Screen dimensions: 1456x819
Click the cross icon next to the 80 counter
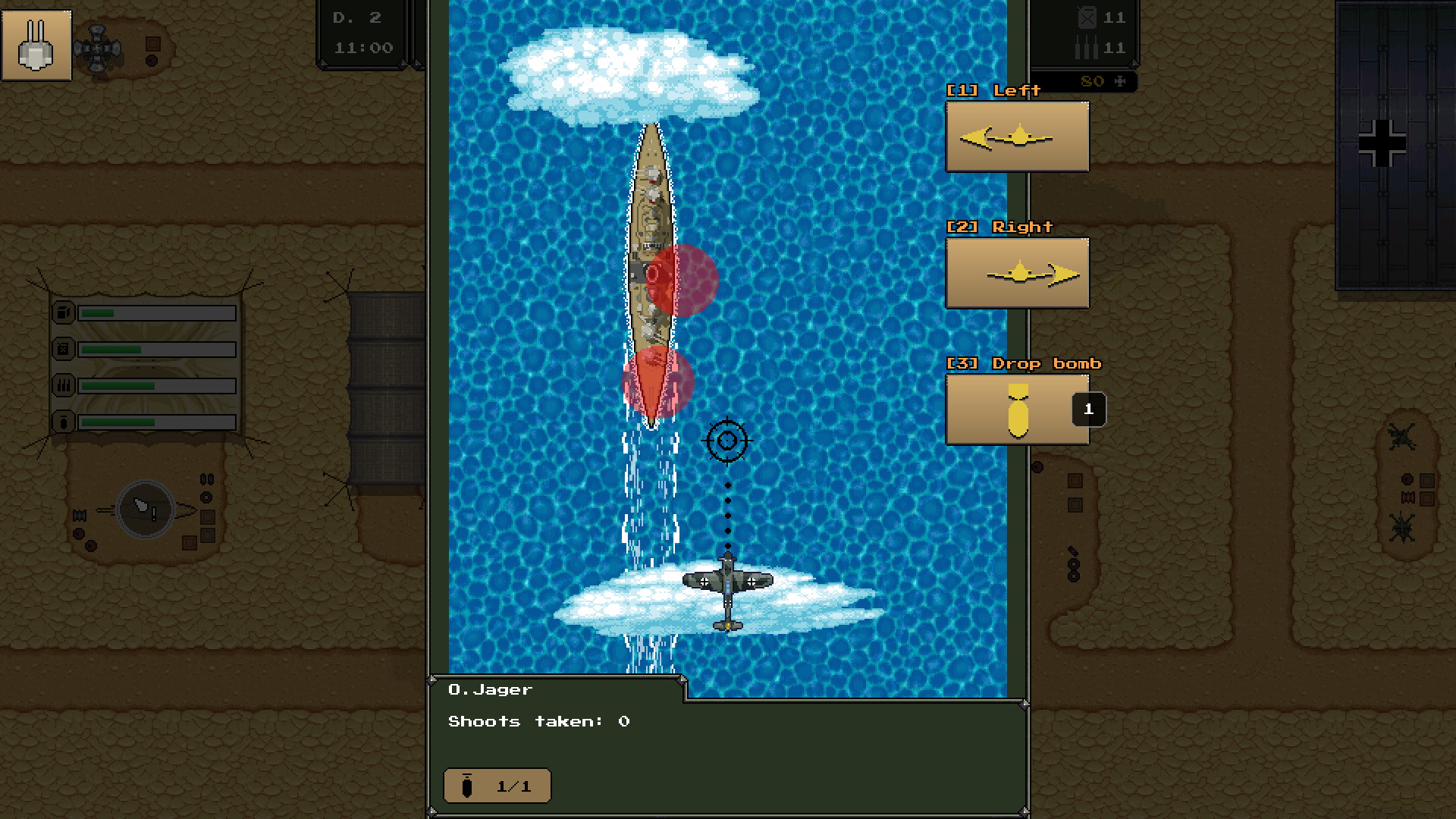pyautogui.click(x=1119, y=82)
